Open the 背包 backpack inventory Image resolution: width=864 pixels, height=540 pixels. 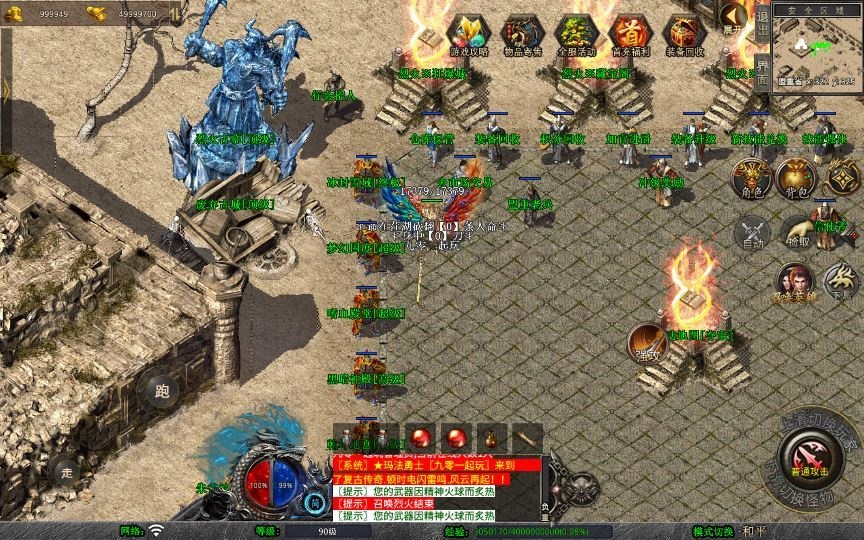(796, 178)
